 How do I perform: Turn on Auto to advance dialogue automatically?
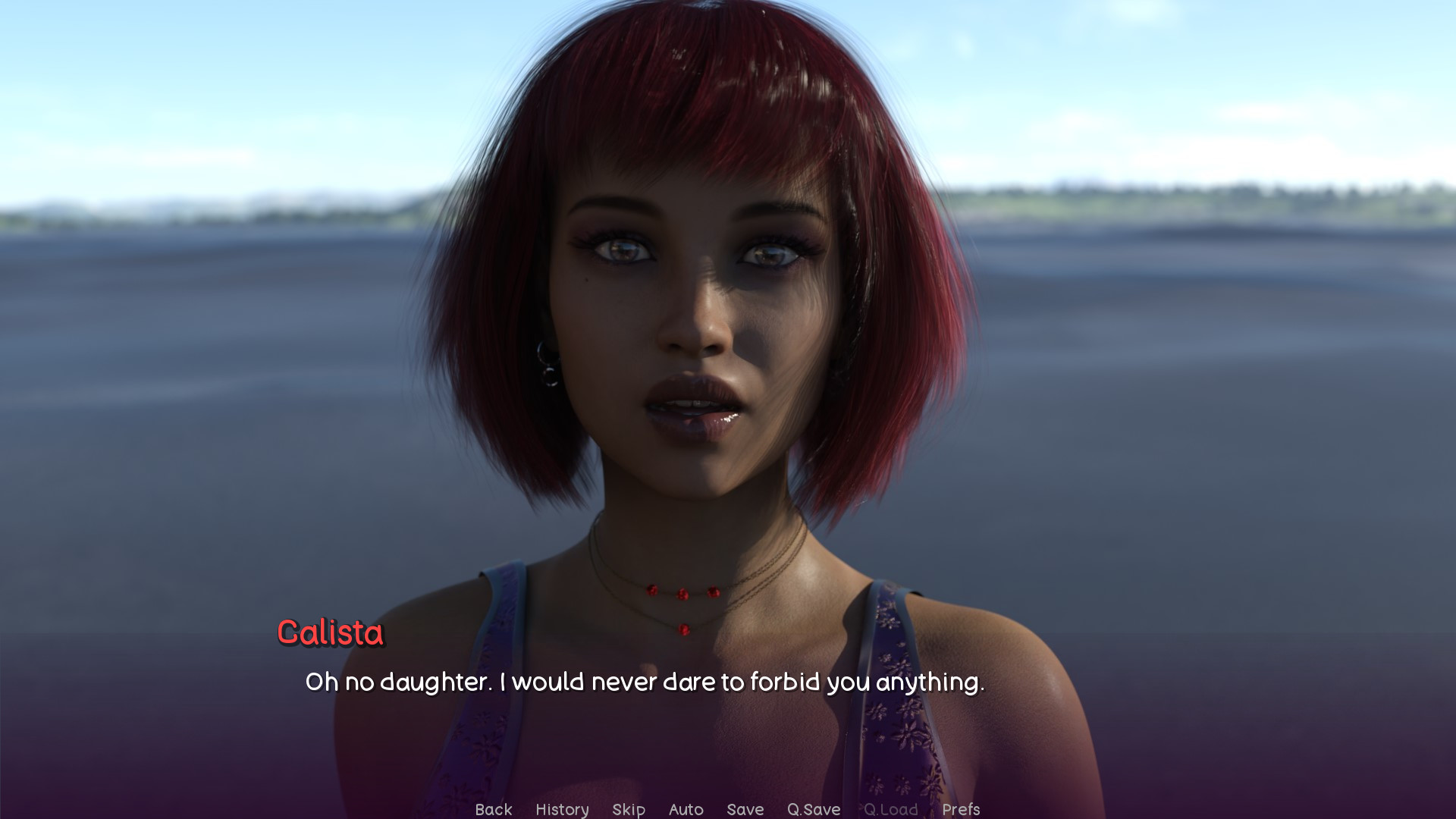[x=685, y=809]
